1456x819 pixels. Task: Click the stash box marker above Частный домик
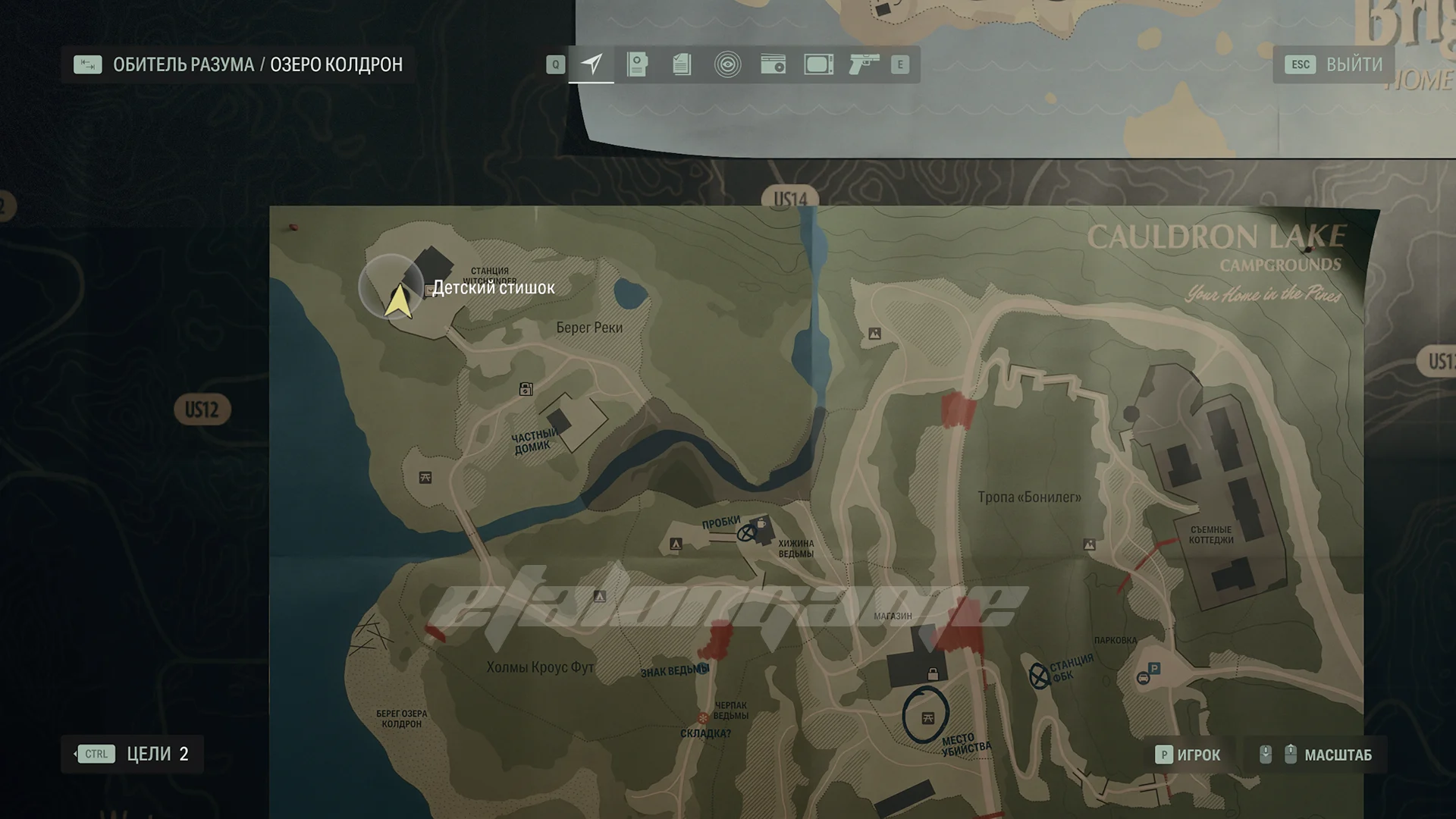point(526,389)
